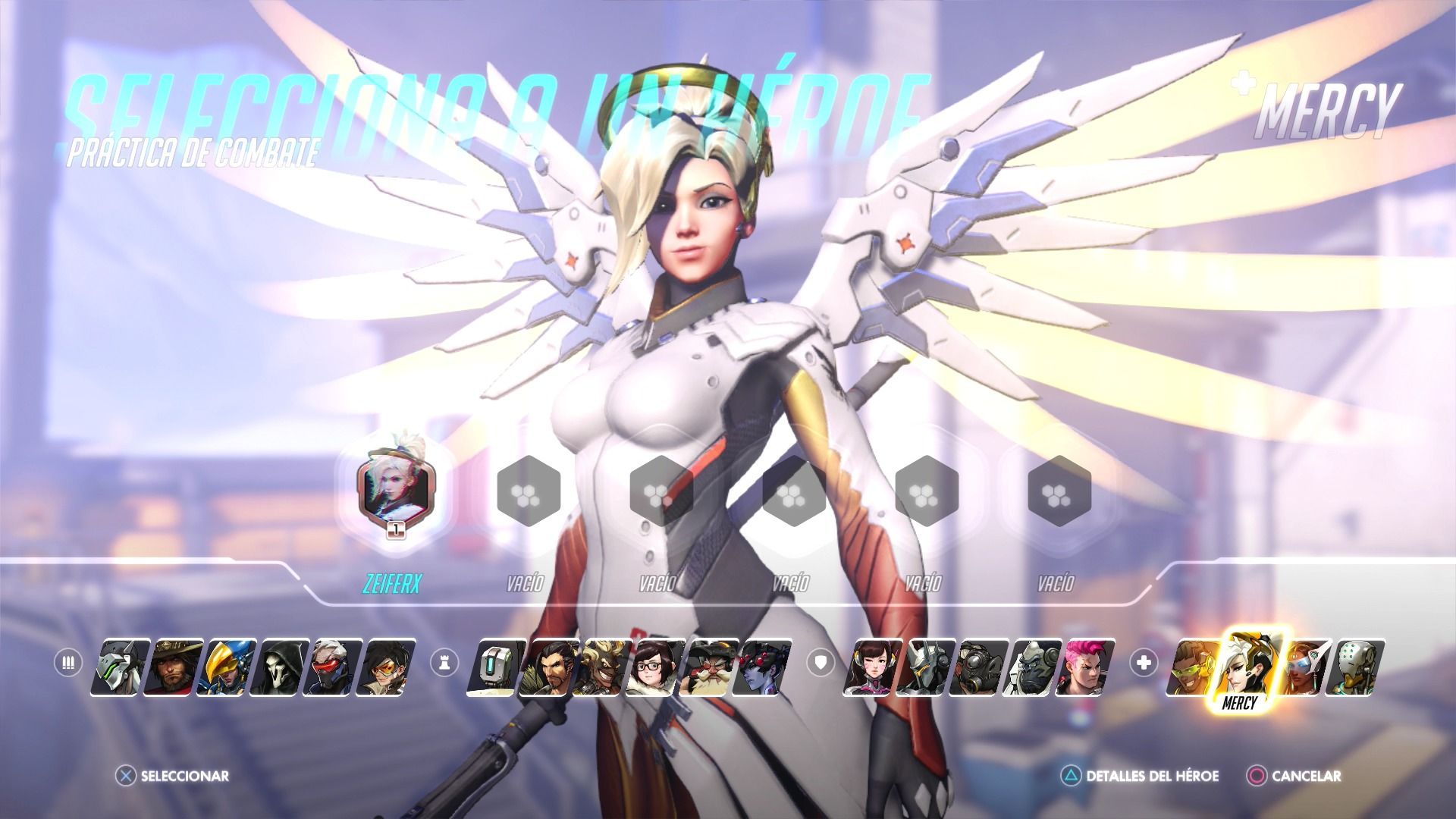Choose pink-haired Zarya

(x=1088, y=667)
